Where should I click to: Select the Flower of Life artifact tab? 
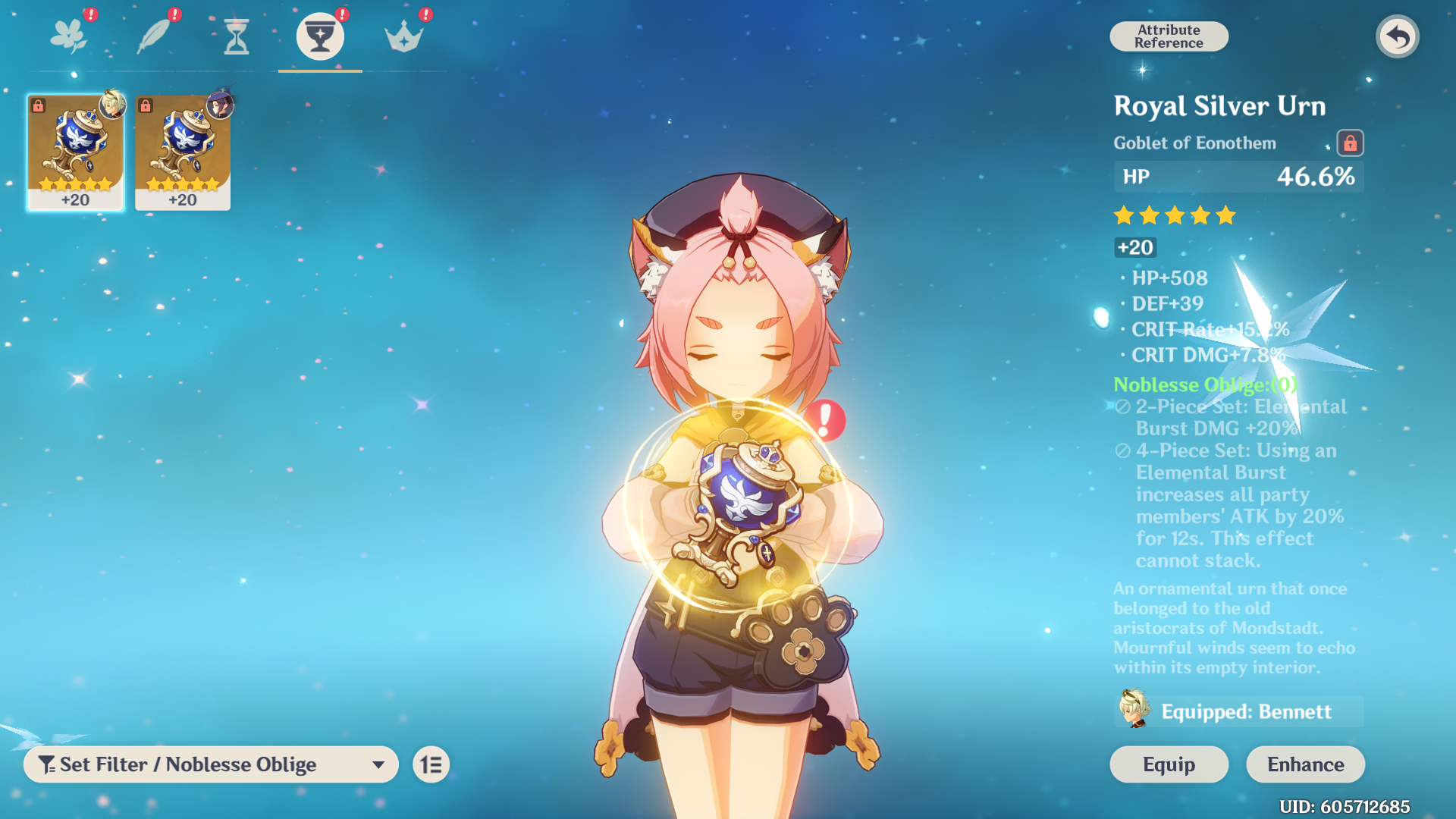(x=69, y=34)
